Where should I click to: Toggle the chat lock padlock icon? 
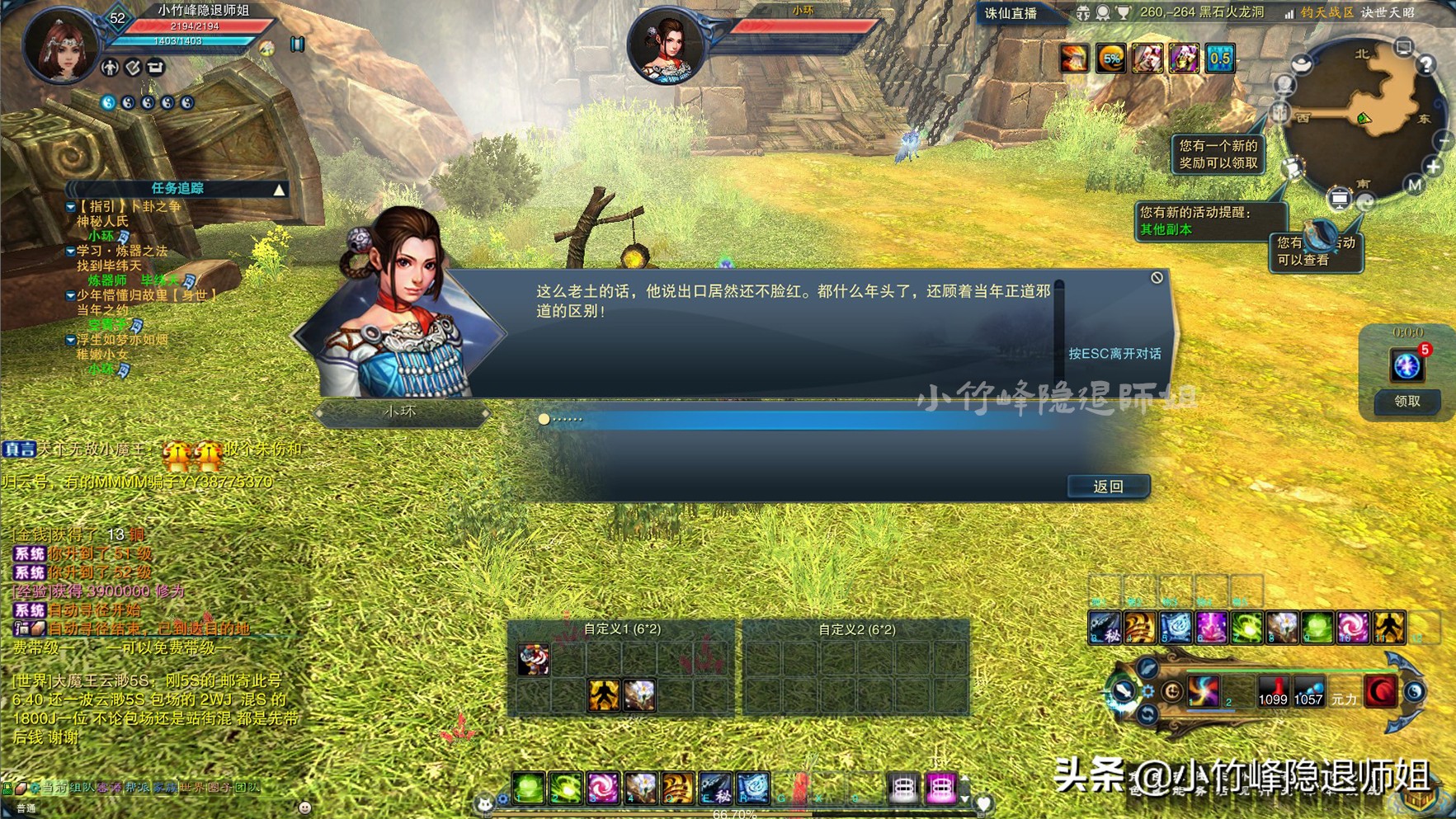tap(7, 789)
